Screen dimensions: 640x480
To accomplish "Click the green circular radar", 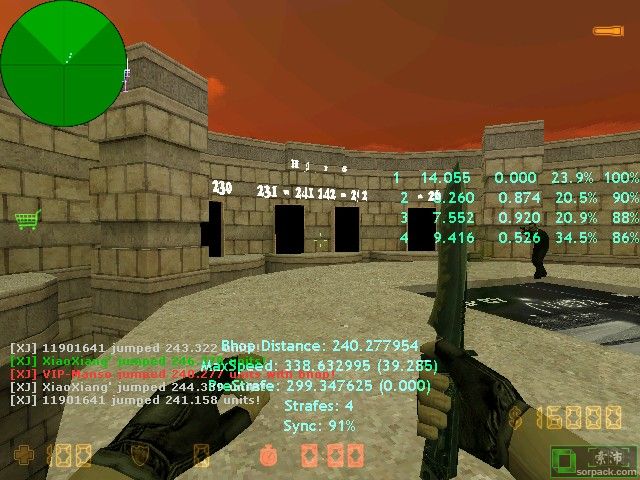I will click(63, 63).
